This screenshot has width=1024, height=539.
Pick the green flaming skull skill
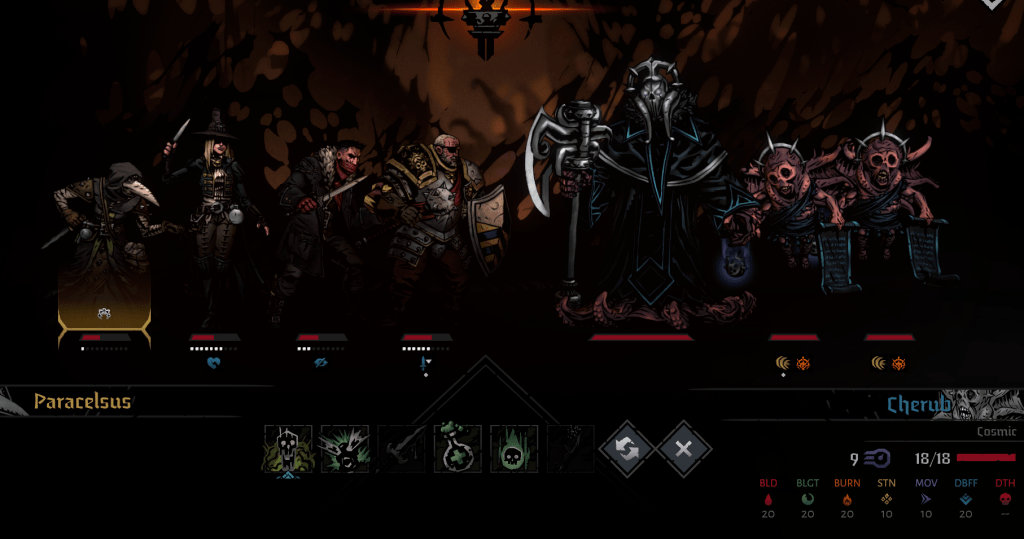514,448
